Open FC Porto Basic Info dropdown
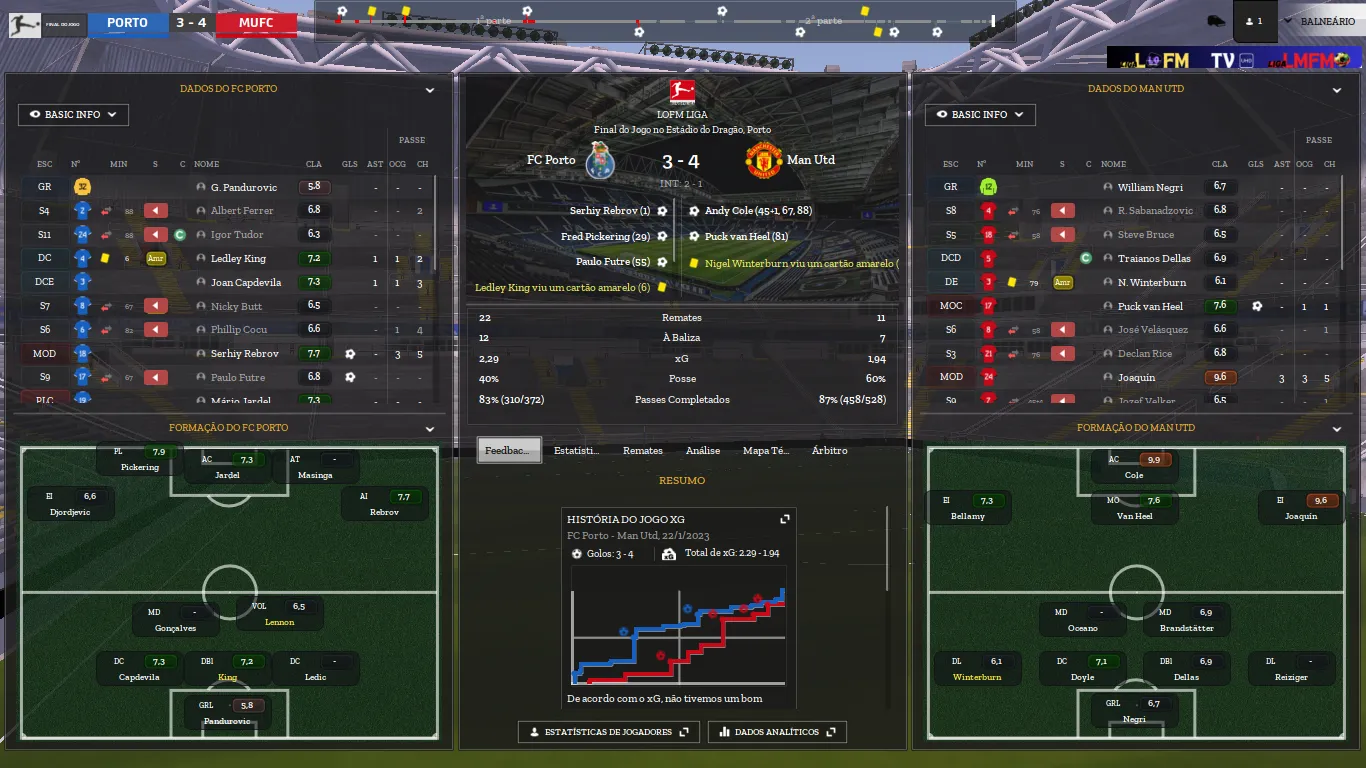The width and height of the screenshot is (1366, 768). tap(73, 115)
